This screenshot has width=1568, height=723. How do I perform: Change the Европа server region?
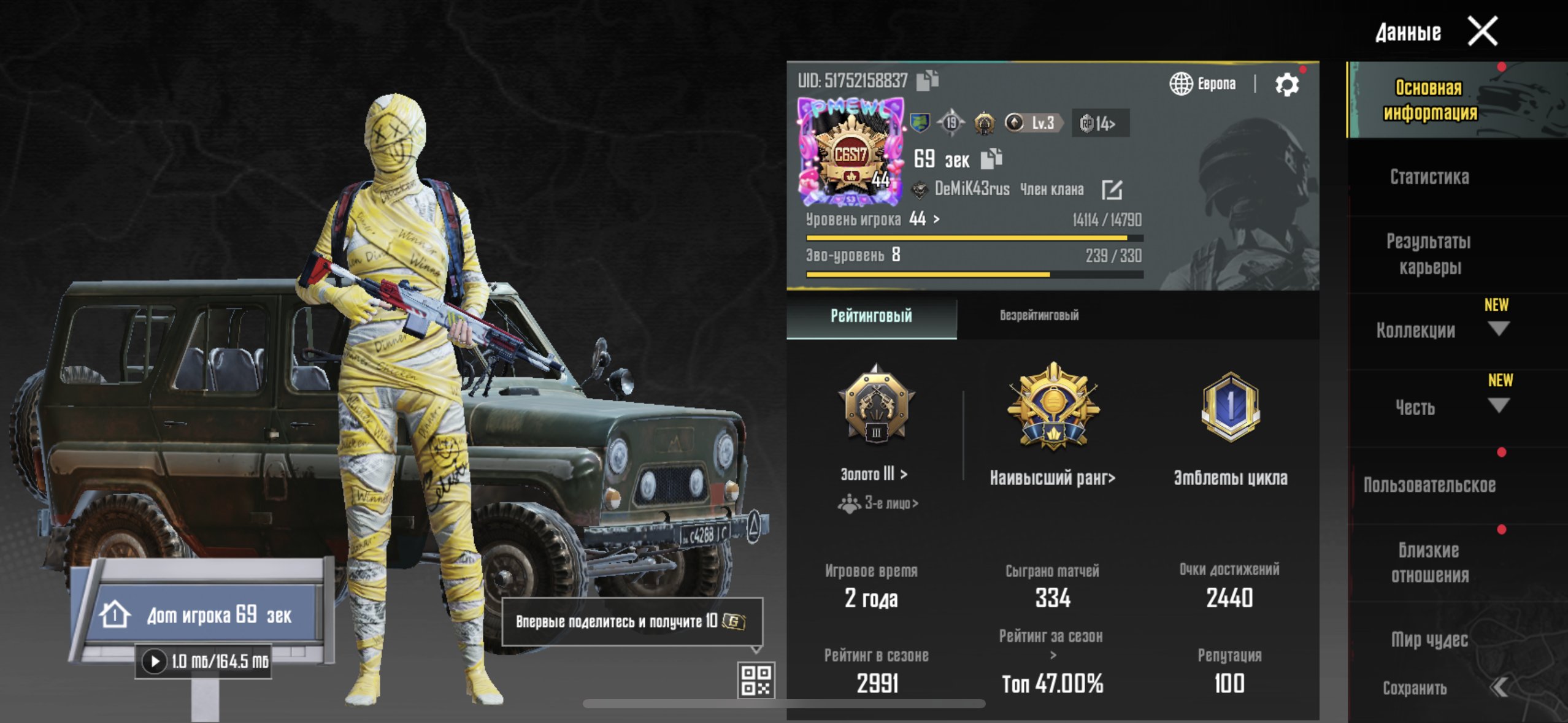tap(1202, 84)
